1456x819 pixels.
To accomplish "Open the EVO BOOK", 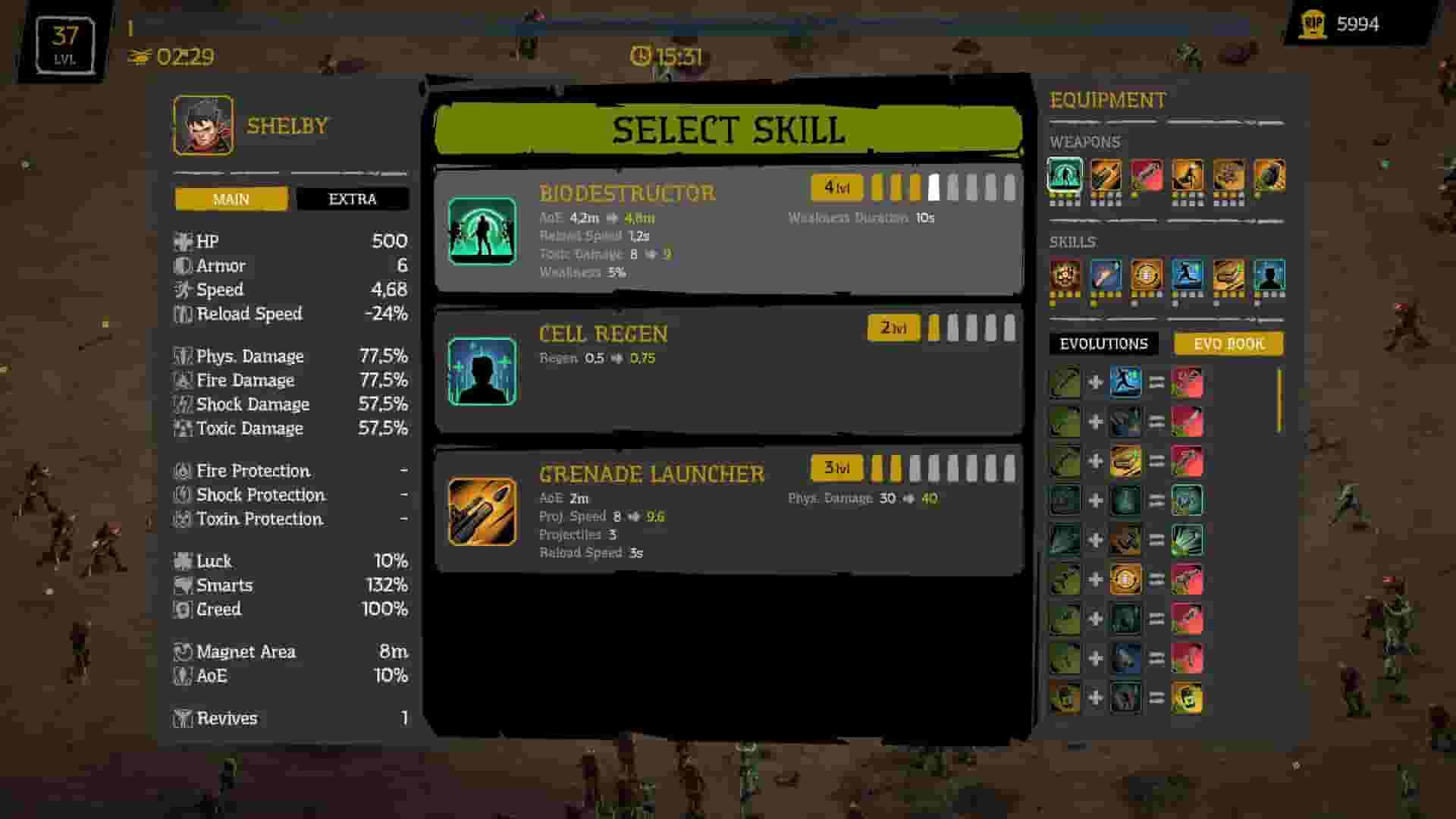I will click(1228, 344).
